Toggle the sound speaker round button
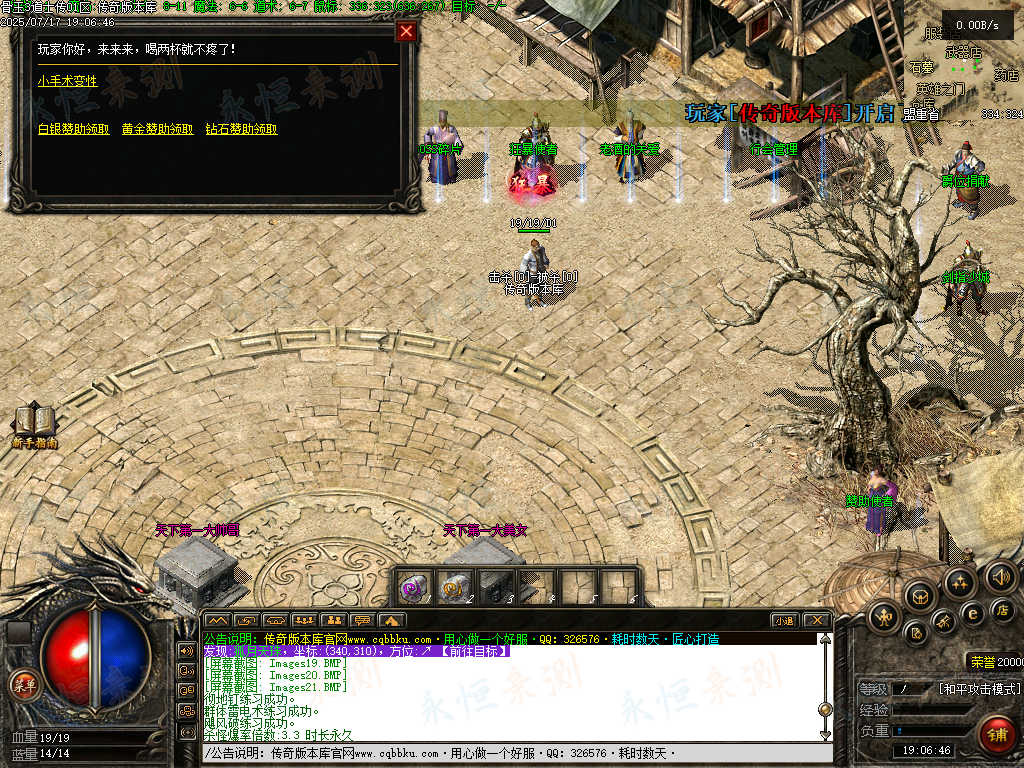1024x768 pixels. click(x=1000, y=576)
